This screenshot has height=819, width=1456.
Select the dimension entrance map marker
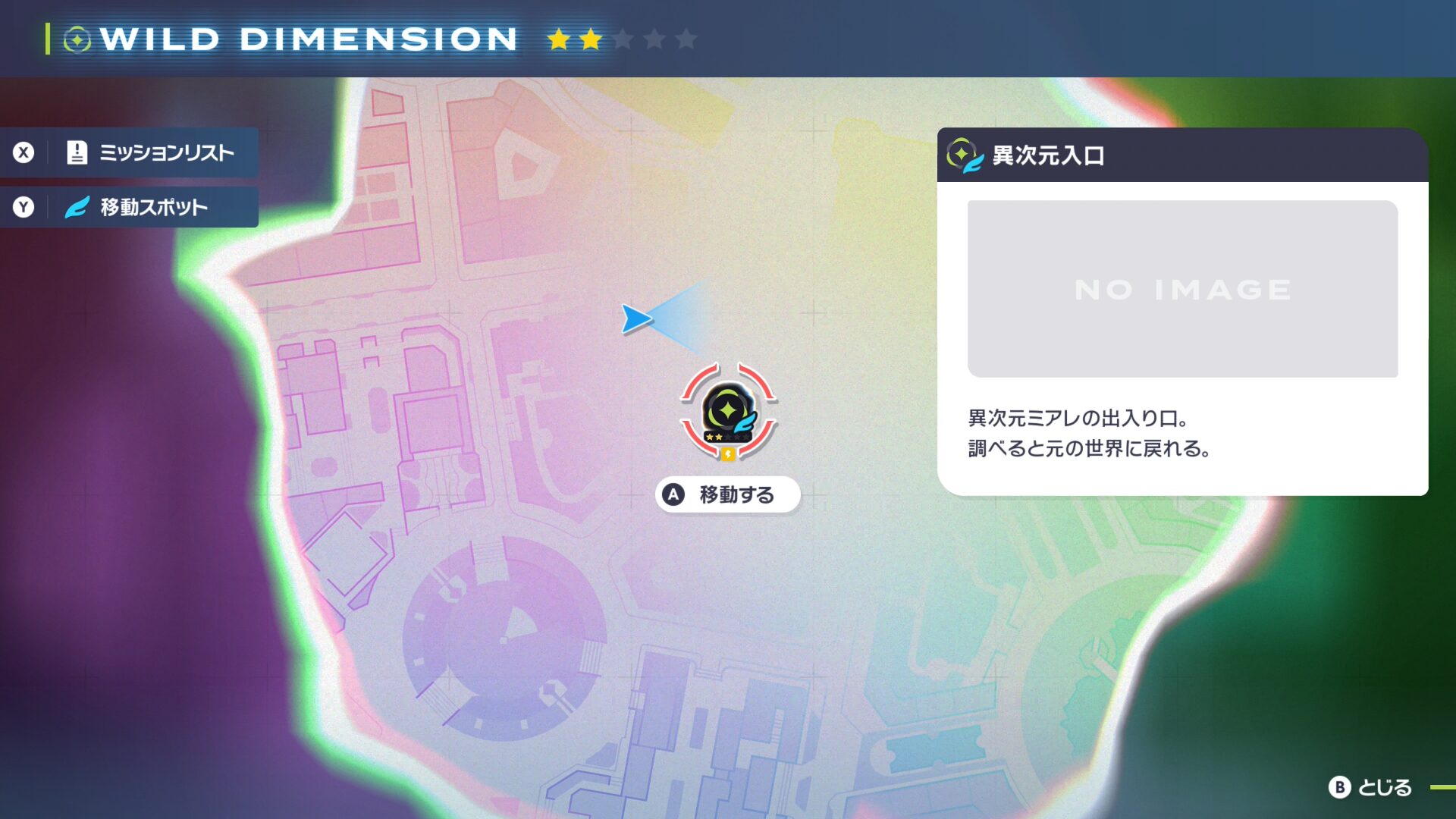click(728, 412)
